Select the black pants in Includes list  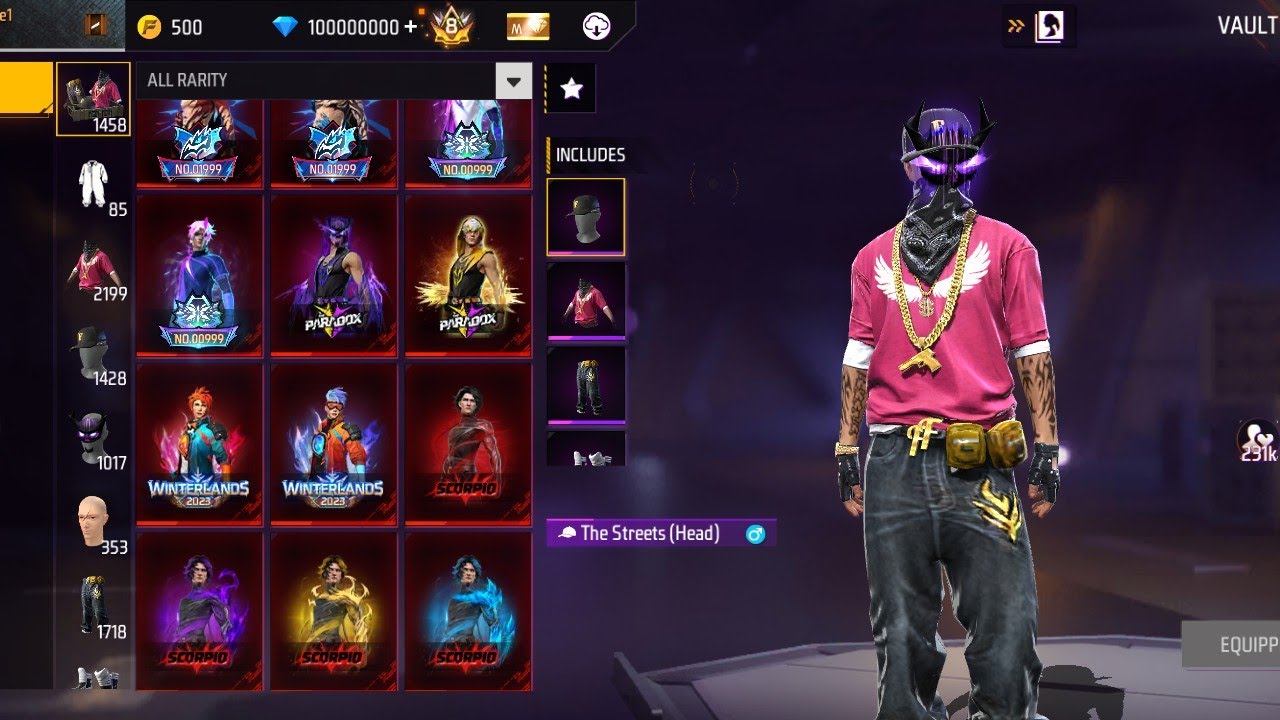[585, 384]
